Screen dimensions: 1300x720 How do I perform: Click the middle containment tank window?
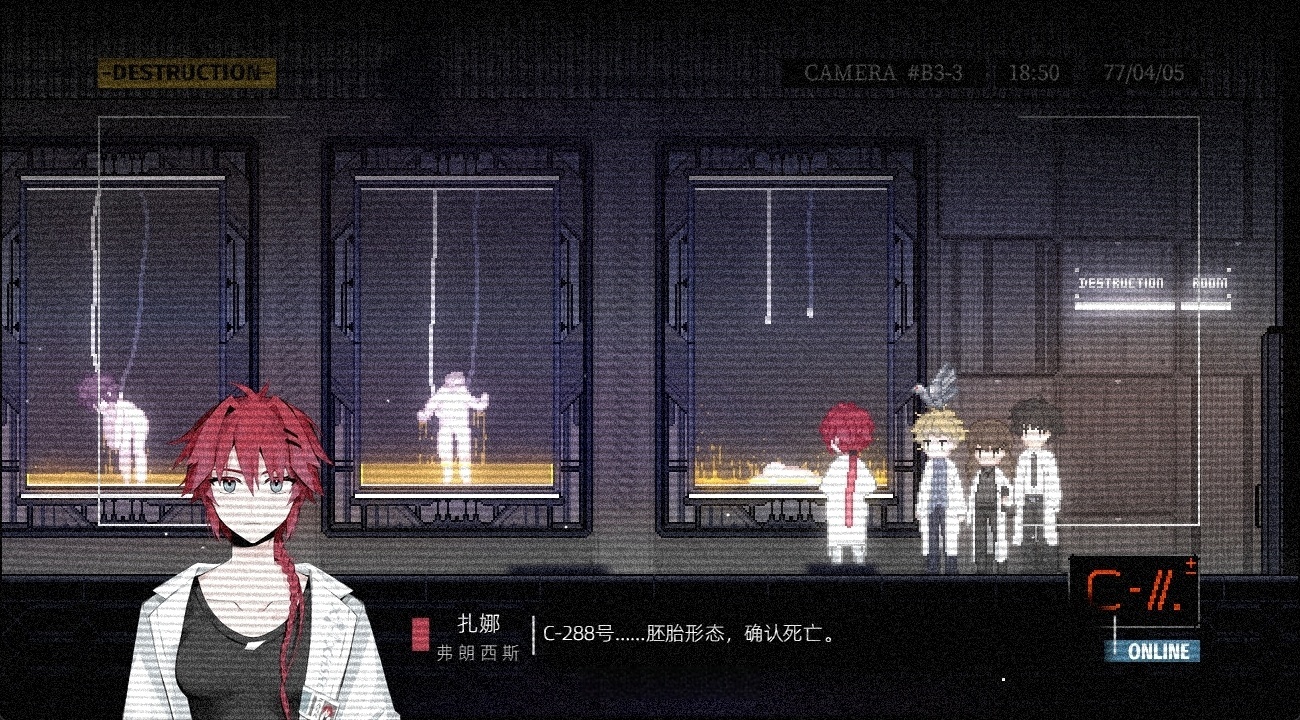pos(455,330)
